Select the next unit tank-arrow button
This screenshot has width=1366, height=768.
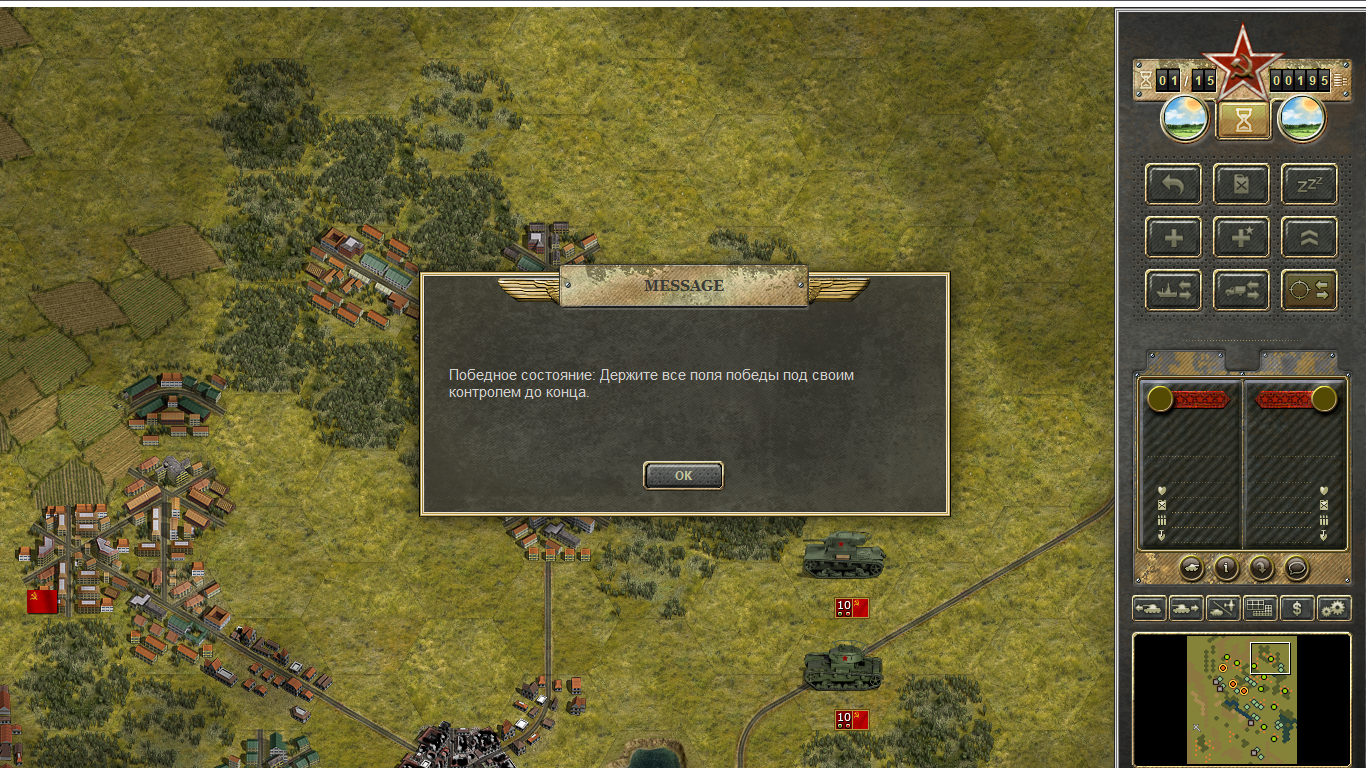[x=1187, y=607]
